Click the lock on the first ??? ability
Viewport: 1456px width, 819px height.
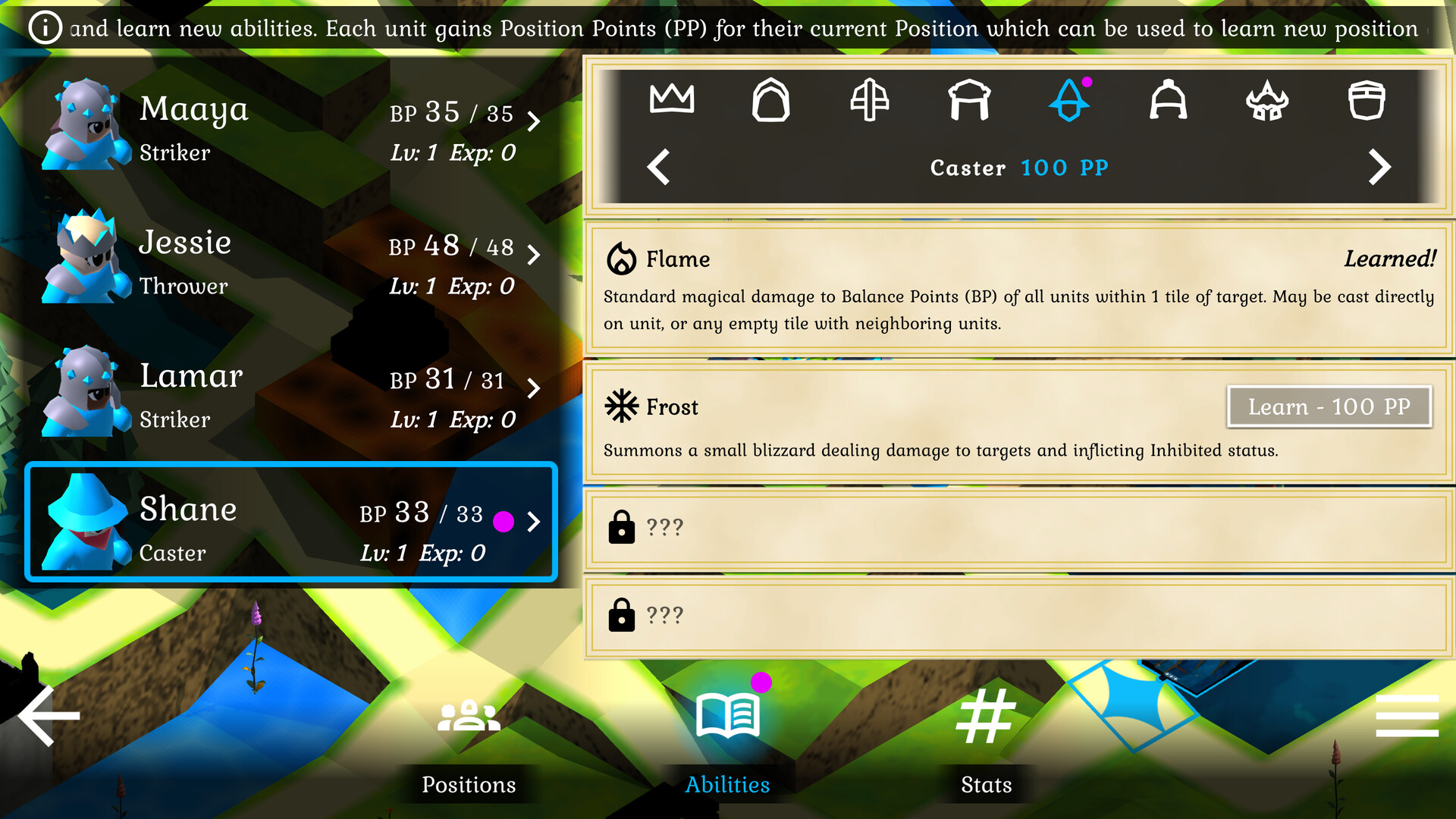[x=622, y=527]
